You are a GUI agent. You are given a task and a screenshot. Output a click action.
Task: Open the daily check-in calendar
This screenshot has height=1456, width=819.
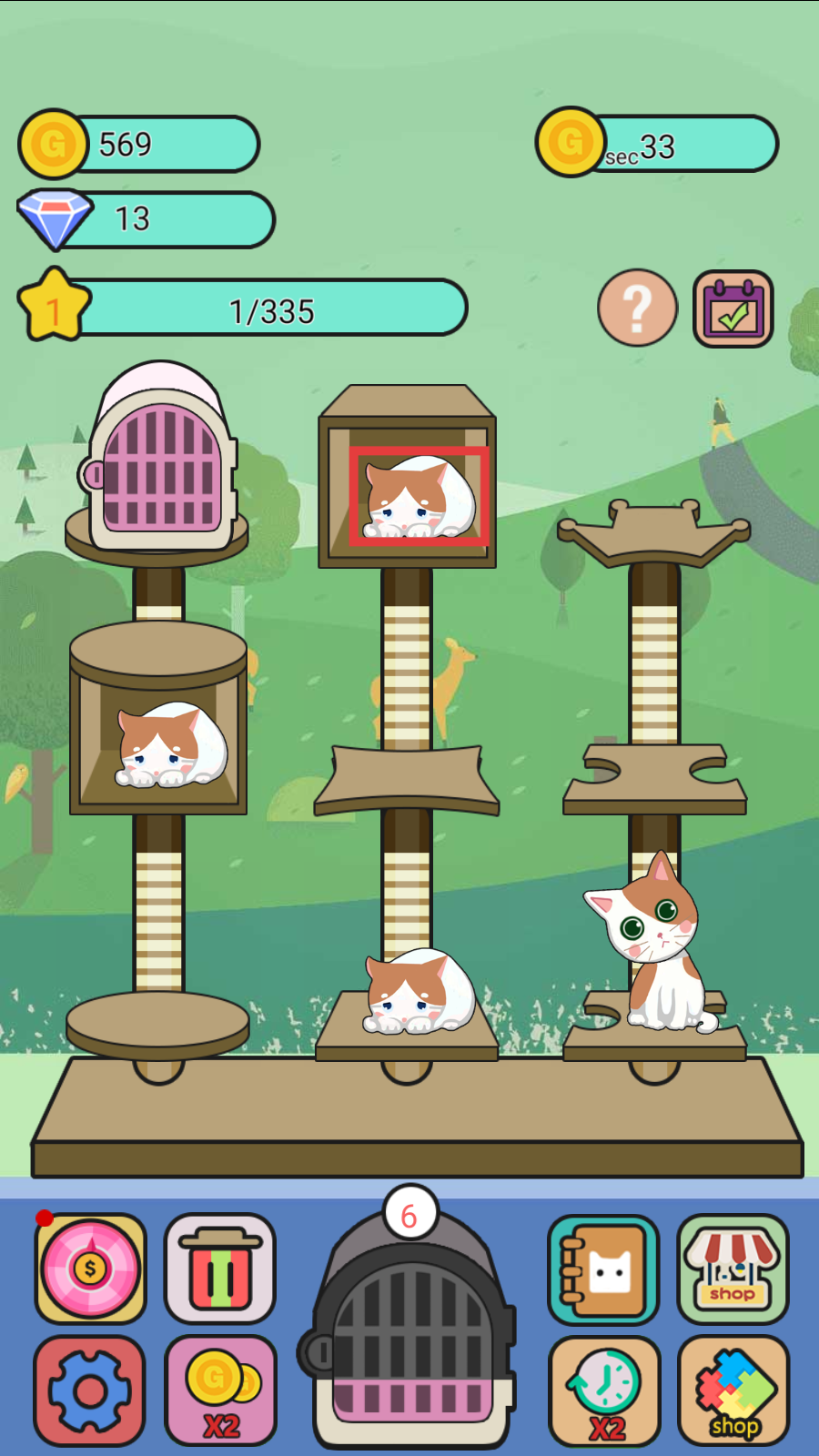point(733,309)
